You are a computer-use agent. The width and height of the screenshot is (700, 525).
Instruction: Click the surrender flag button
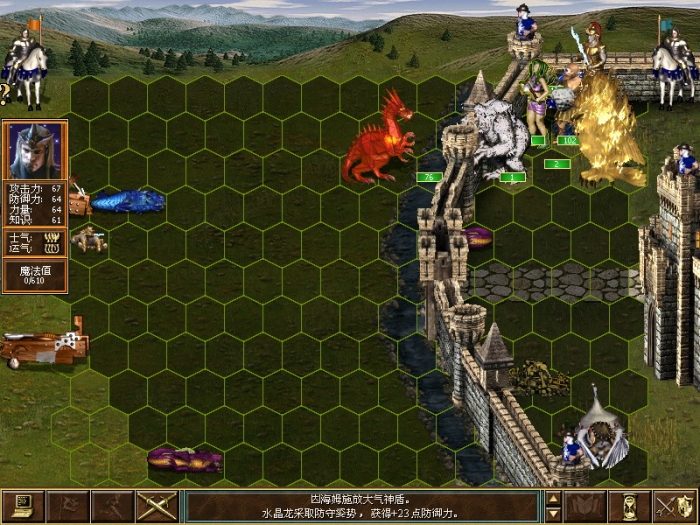(x=68, y=507)
